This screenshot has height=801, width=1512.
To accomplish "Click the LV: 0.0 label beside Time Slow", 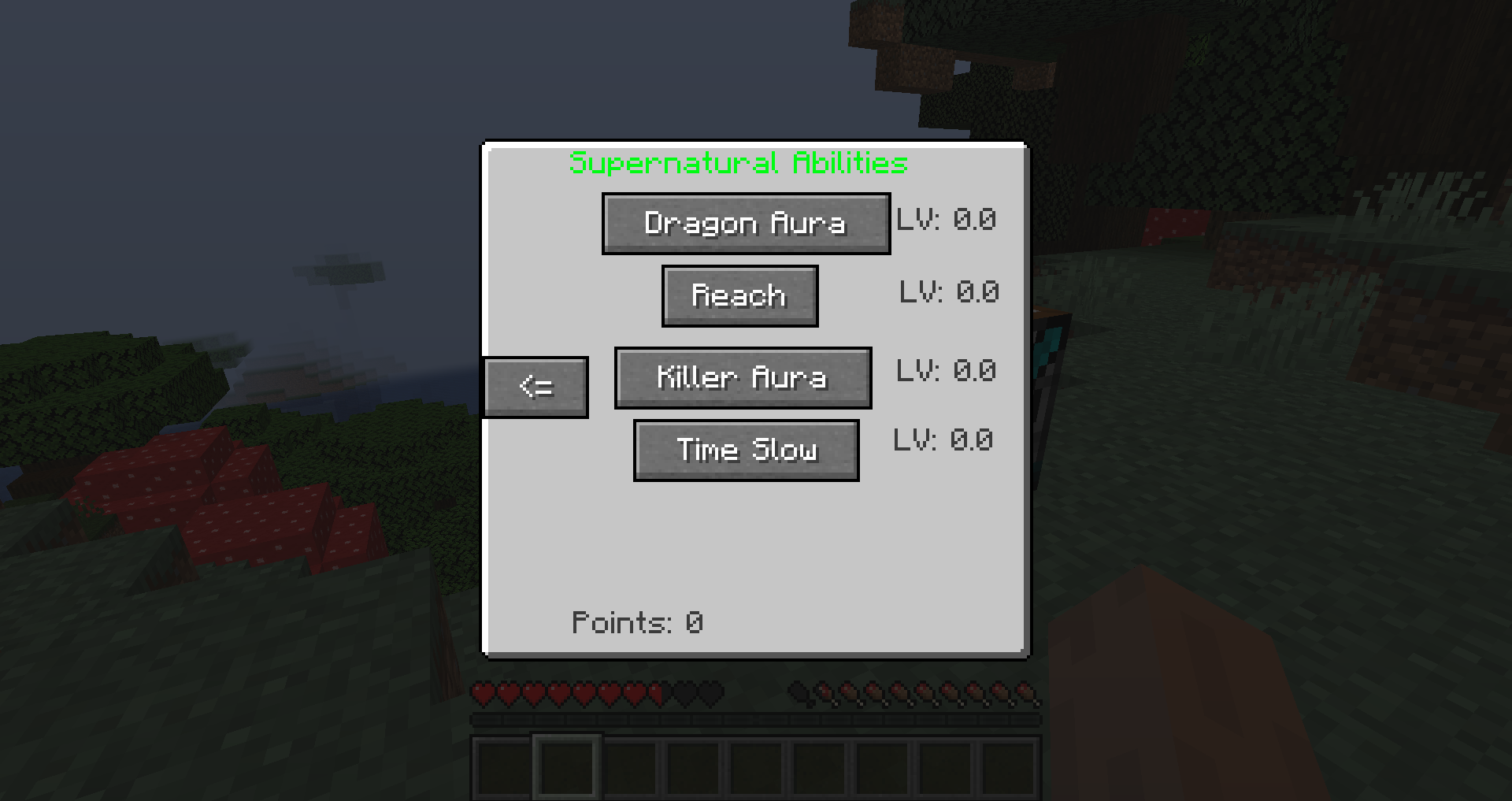I will [944, 440].
